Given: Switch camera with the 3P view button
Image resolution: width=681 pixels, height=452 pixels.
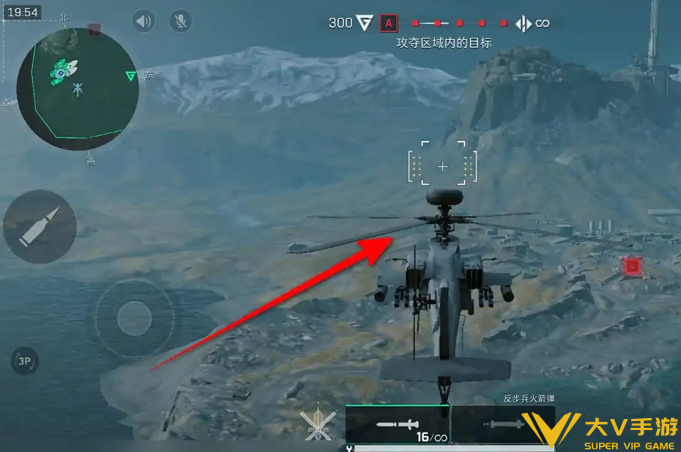Looking at the screenshot, I should pyautogui.click(x=24, y=361).
